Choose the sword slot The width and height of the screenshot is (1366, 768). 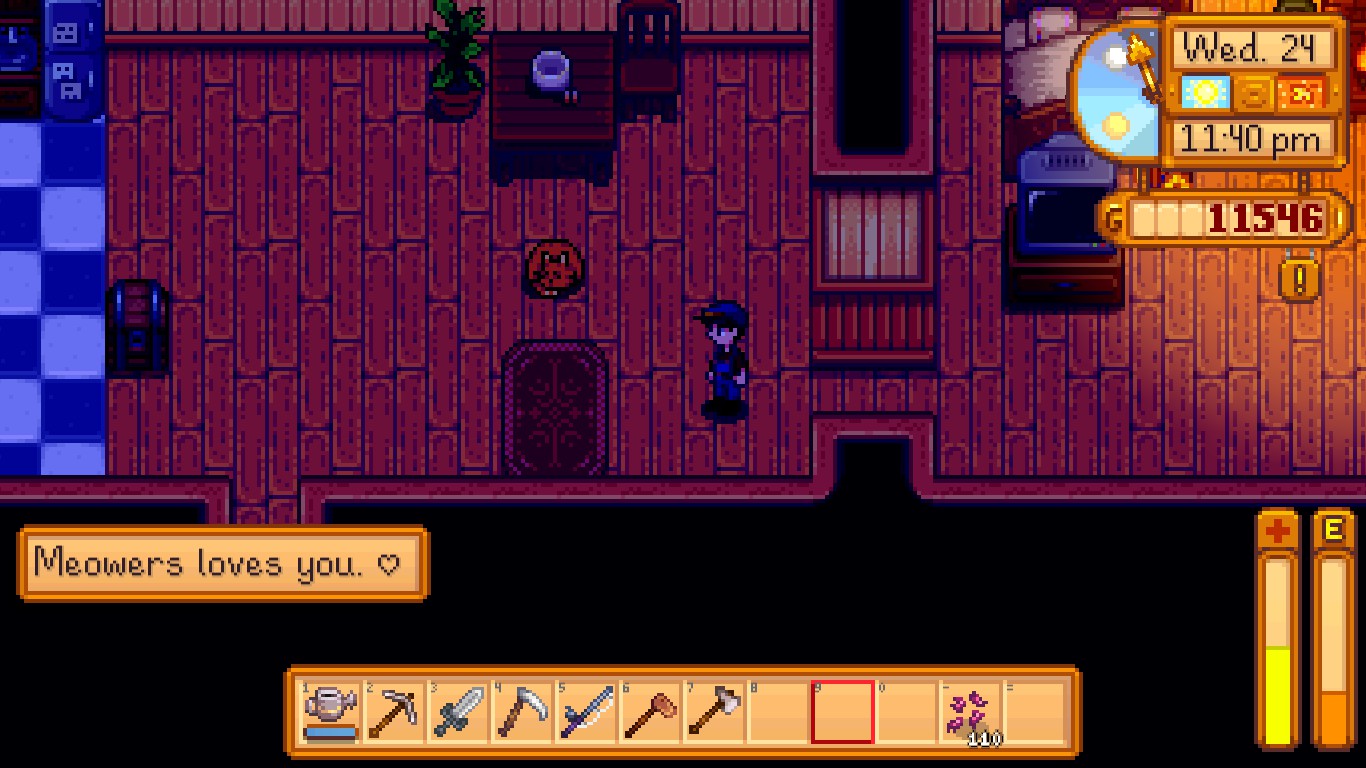pos(458,712)
